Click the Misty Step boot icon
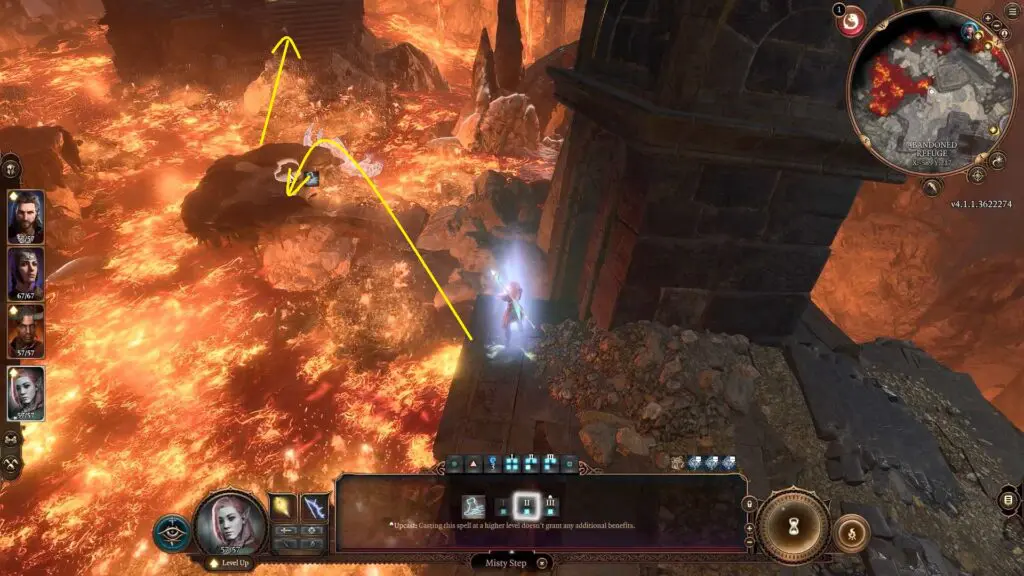The width and height of the screenshot is (1024, 576). pos(474,507)
